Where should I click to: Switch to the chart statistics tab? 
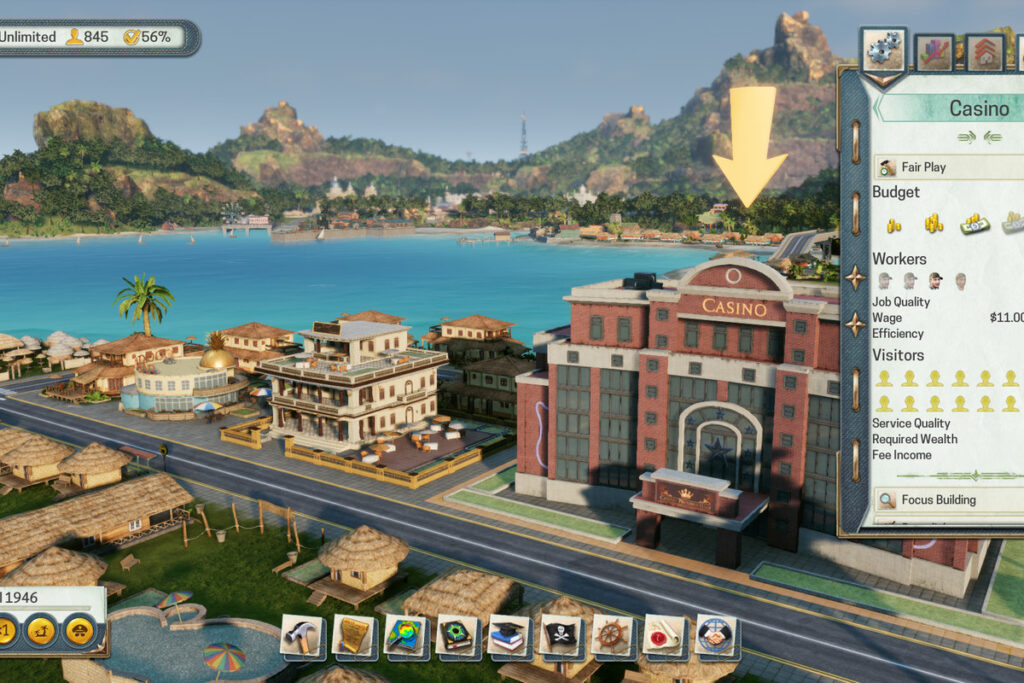[x=936, y=52]
